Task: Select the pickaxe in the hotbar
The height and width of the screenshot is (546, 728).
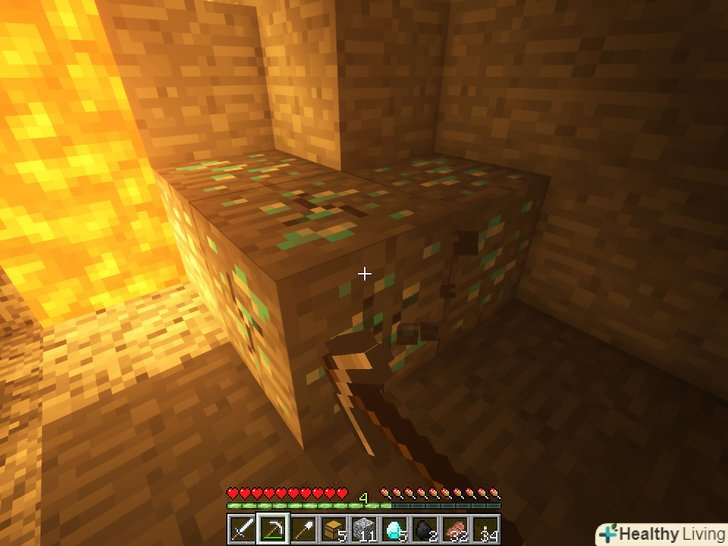Action: (272, 527)
